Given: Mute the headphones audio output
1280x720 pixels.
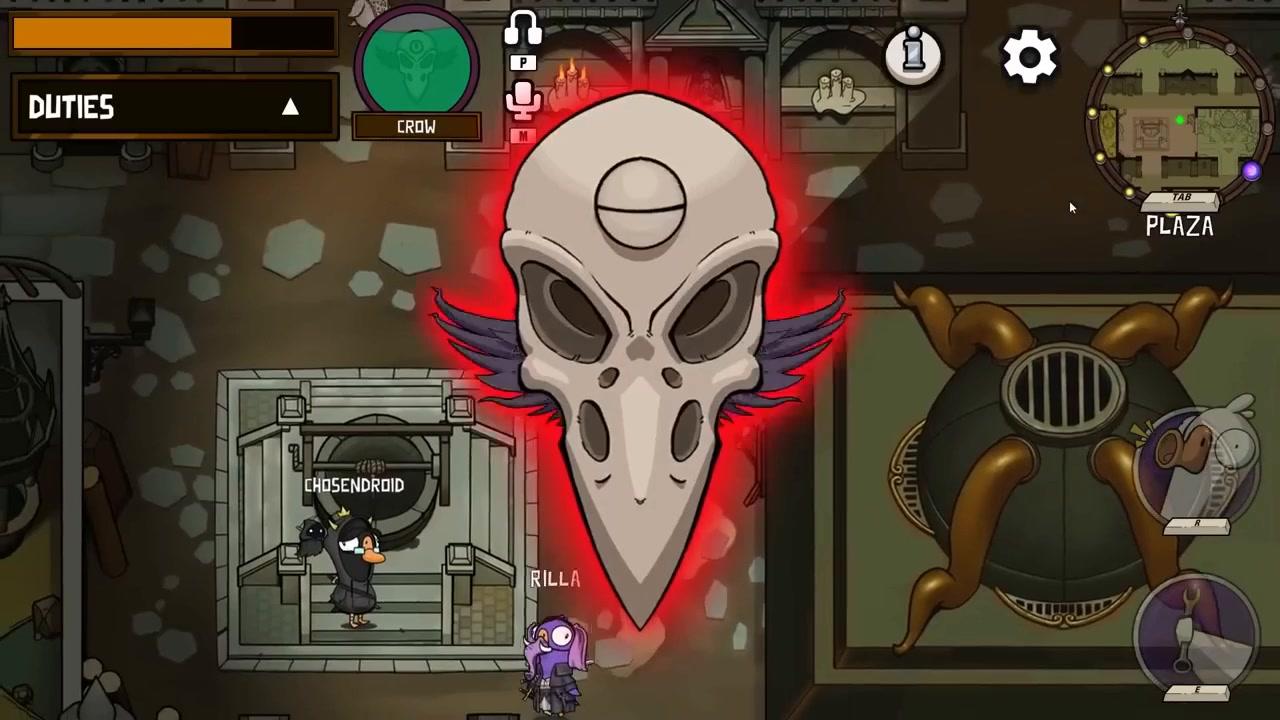Looking at the screenshot, I should (523, 27).
